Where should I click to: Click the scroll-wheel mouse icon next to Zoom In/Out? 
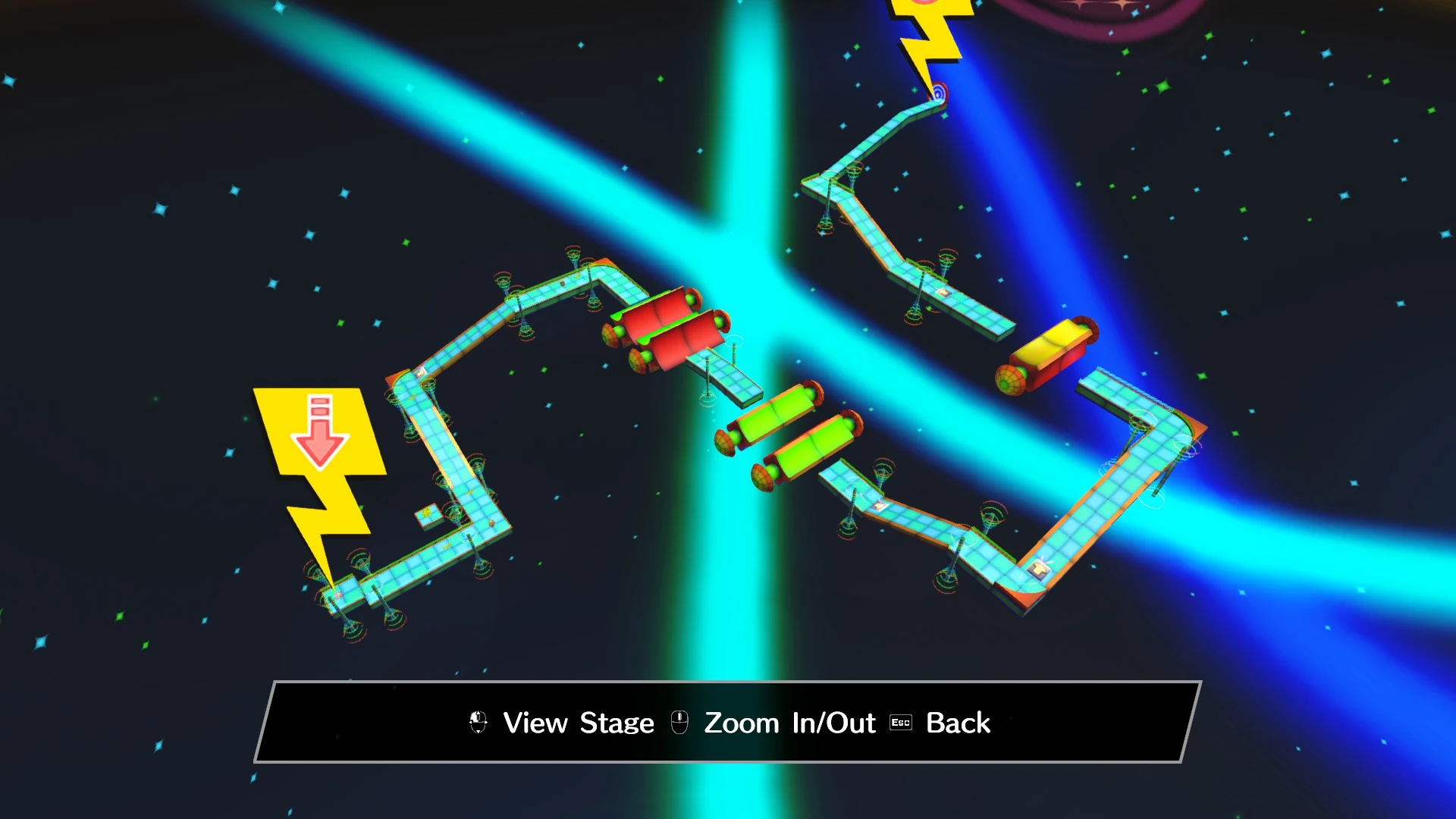coord(680,722)
